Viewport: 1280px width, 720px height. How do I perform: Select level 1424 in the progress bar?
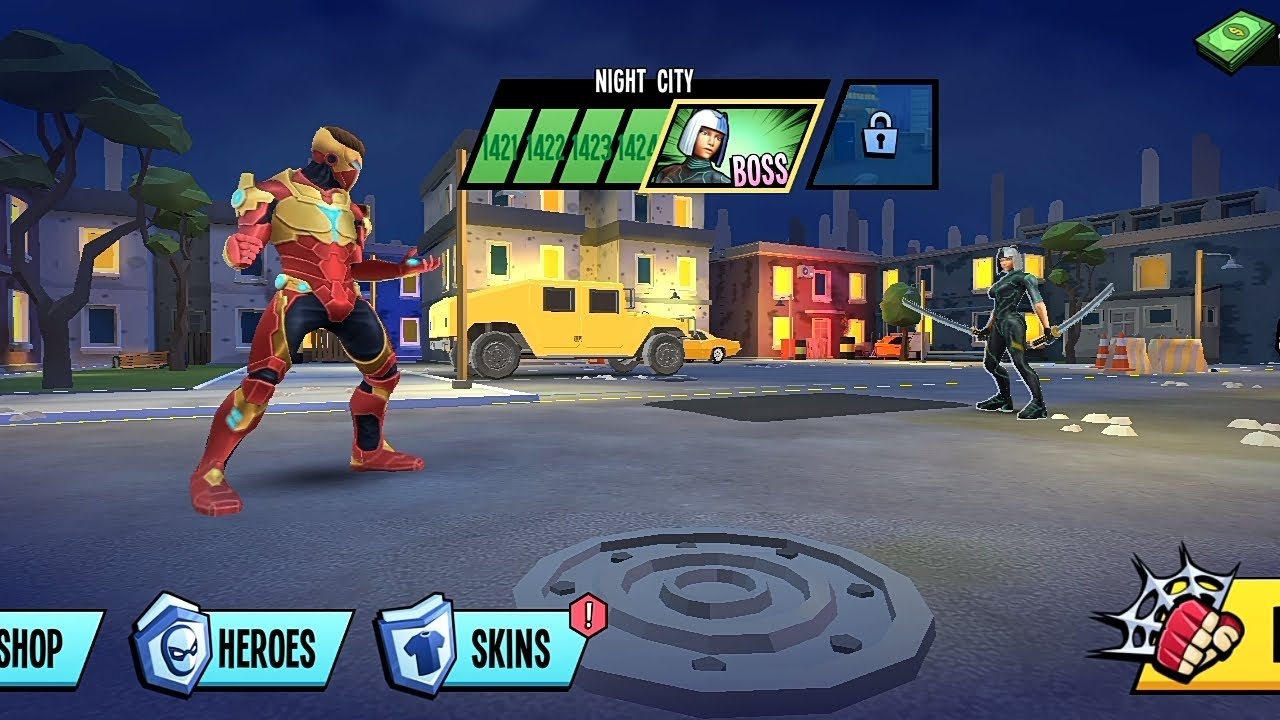[635, 148]
